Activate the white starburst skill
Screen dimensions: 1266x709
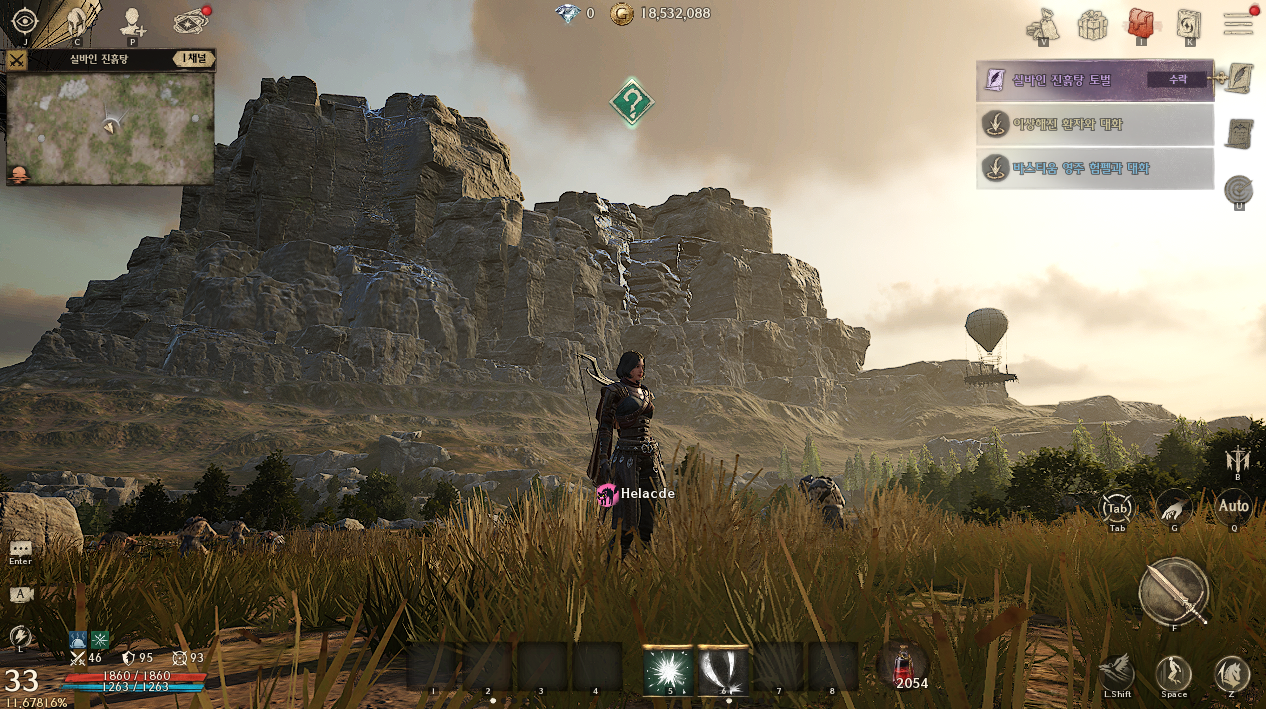tap(669, 670)
